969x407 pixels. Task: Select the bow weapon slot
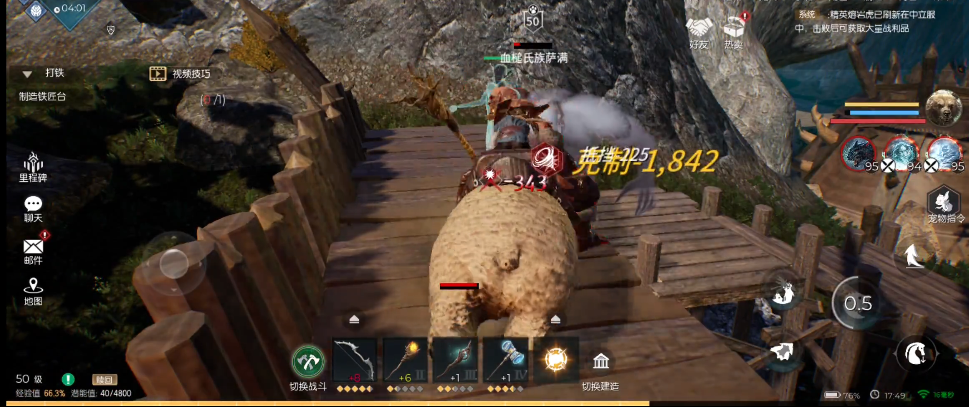pos(353,360)
